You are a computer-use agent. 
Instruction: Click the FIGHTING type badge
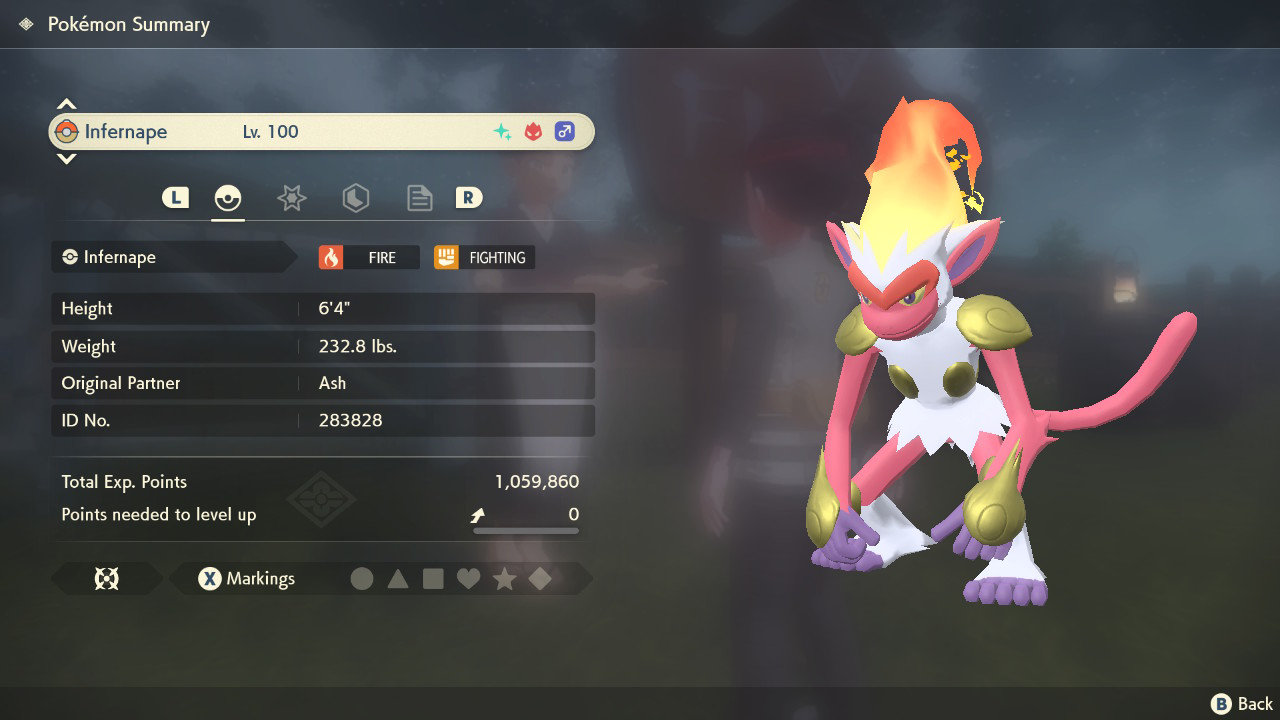click(x=482, y=257)
